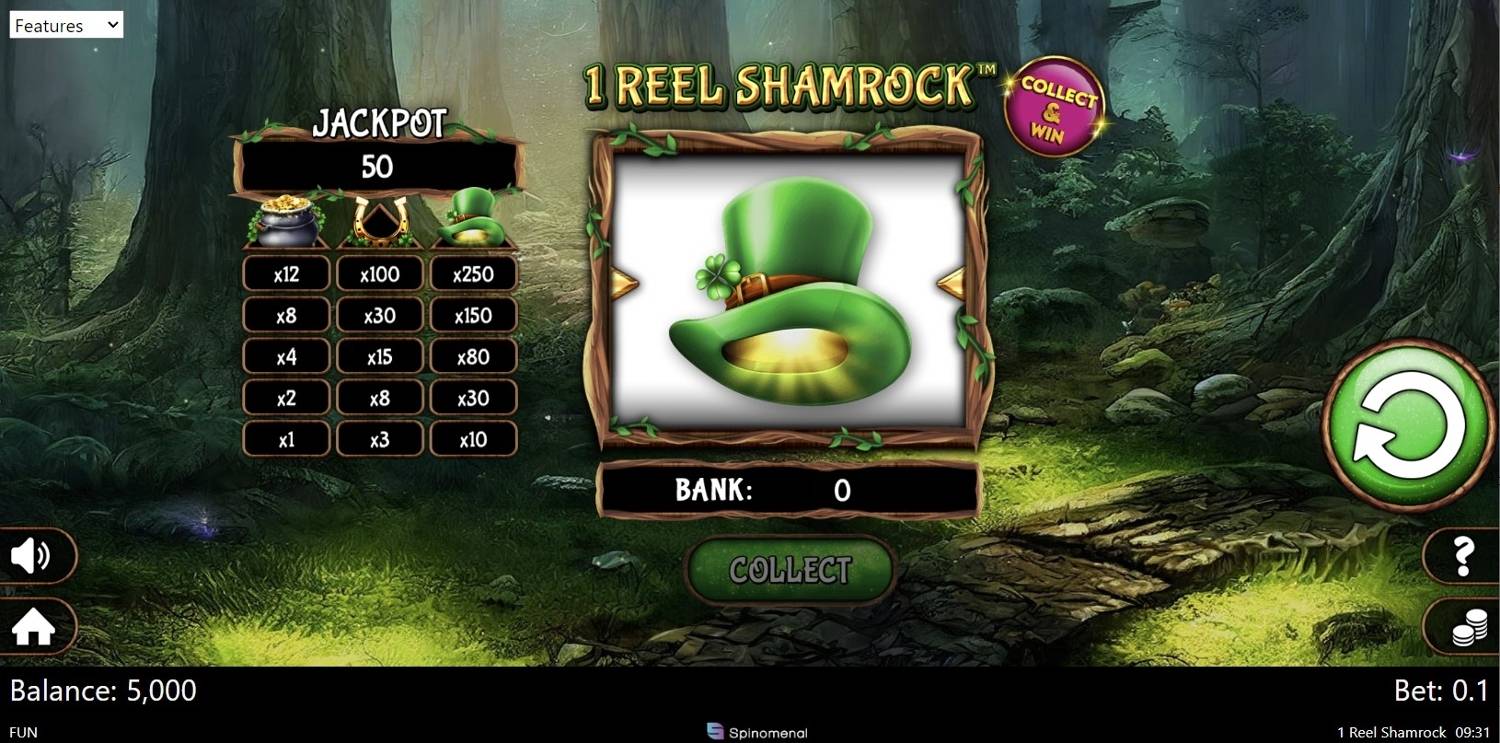Open the bet settings coins icon
The height and width of the screenshot is (743, 1500).
point(1463,627)
